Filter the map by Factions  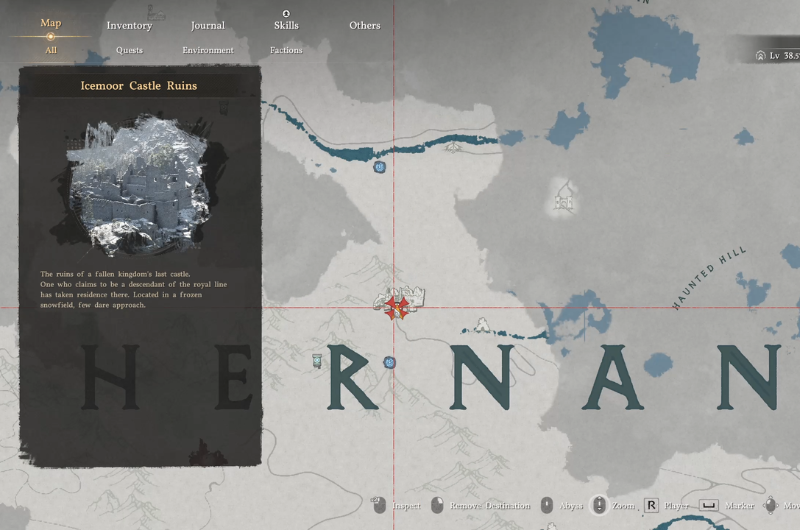(x=286, y=50)
